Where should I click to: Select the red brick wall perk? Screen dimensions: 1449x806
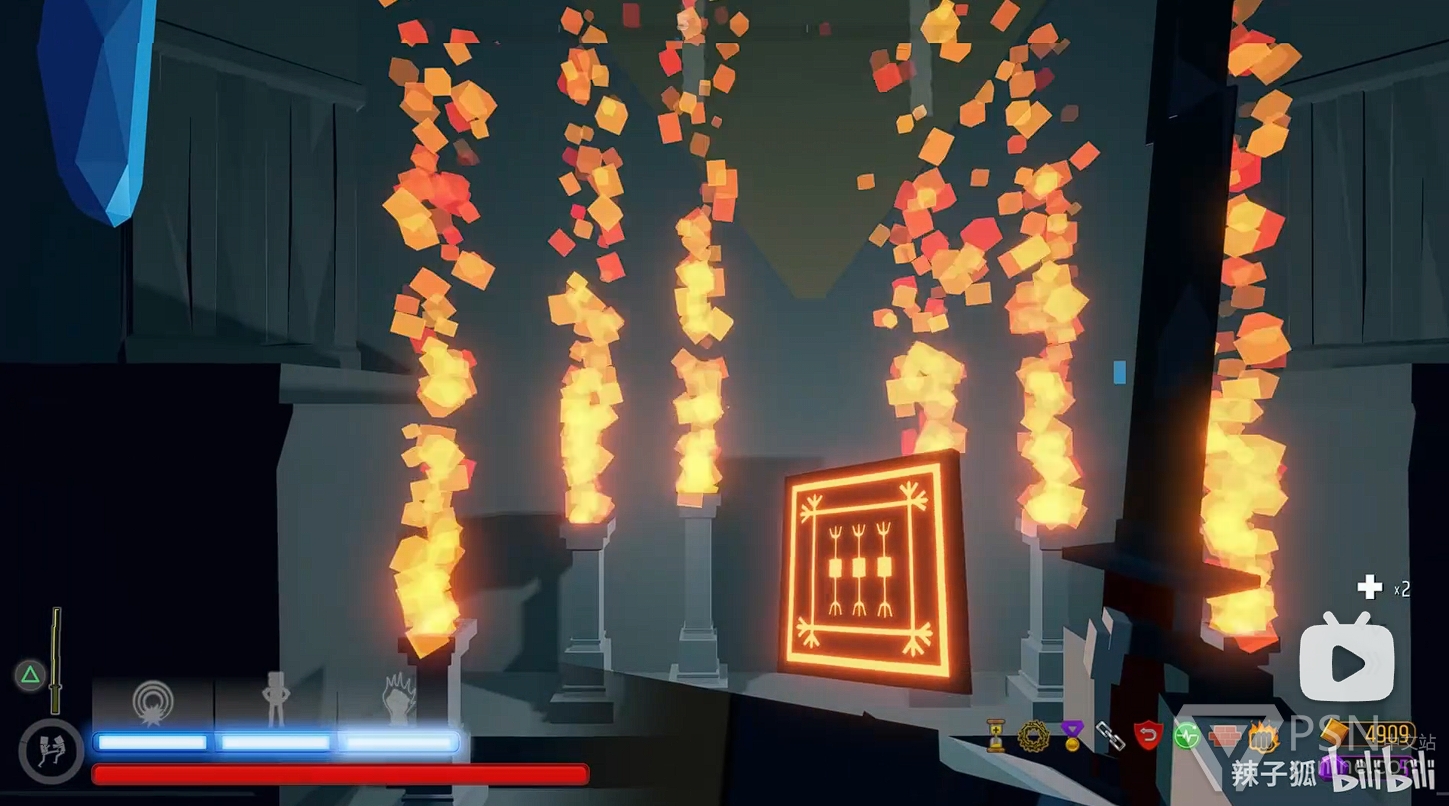(x=1223, y=738)
